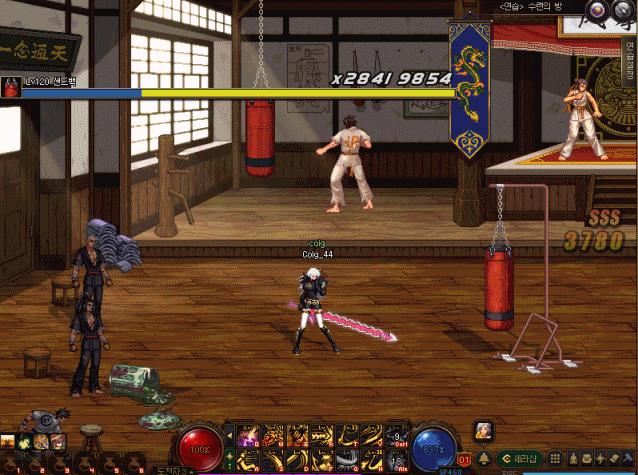The width and height of the screenshot is (638, 475).
Task: Open the bell notification icon
Action: (485, 458)
